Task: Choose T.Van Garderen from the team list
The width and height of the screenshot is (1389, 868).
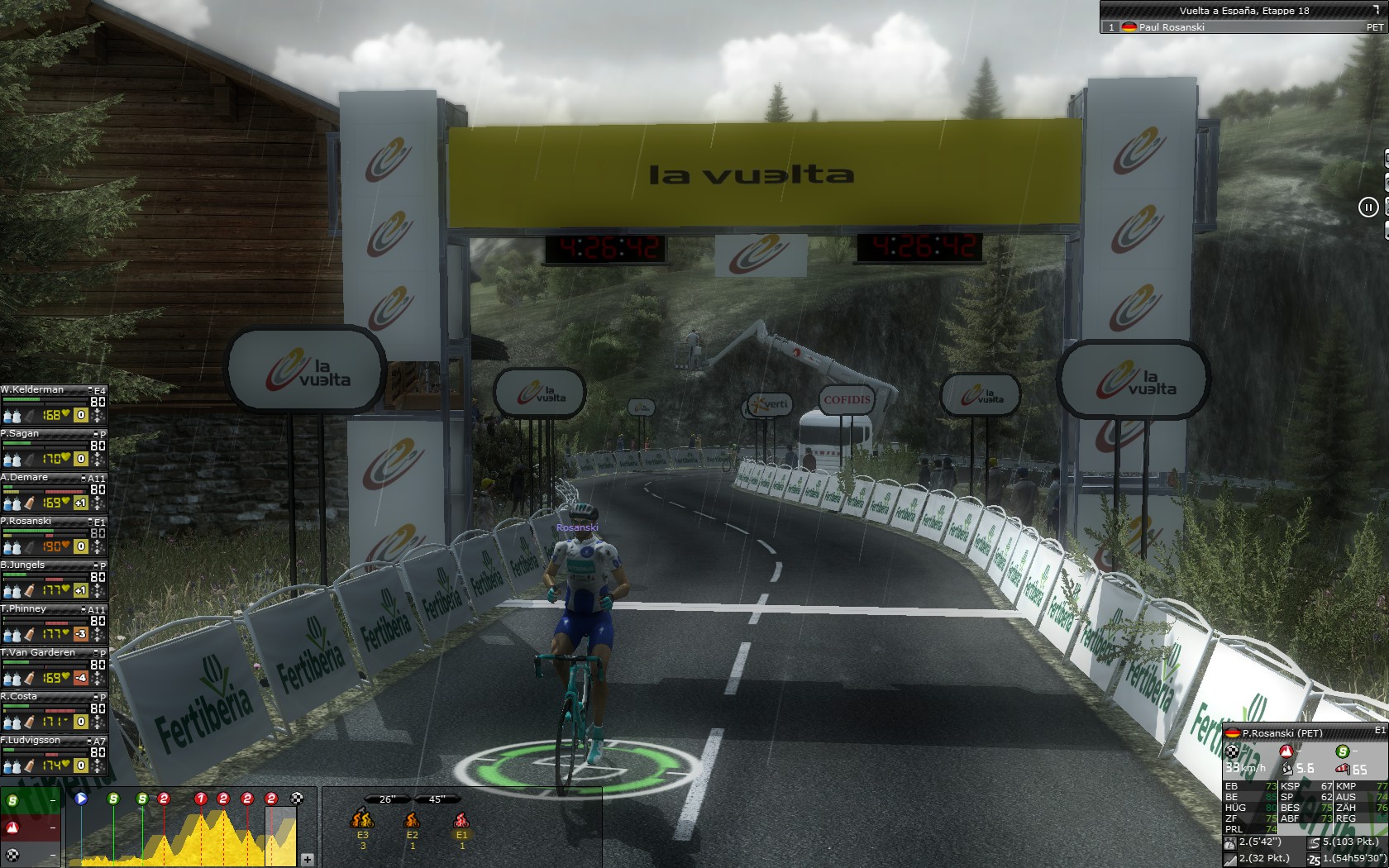Action: [x=38, y=652]
